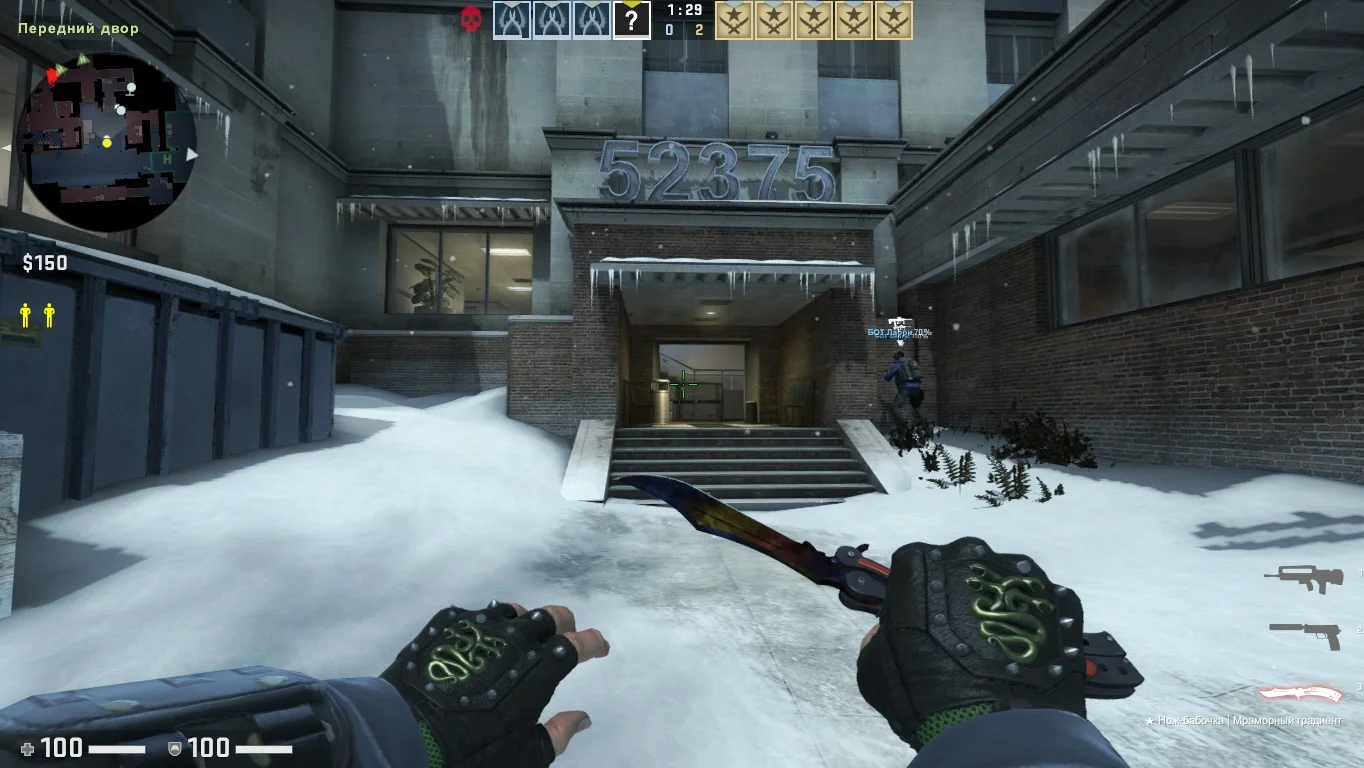The image size is (1364, 768).
Task: Select the silenced pistol weapon slot
Action: (x=1304, y=634)
